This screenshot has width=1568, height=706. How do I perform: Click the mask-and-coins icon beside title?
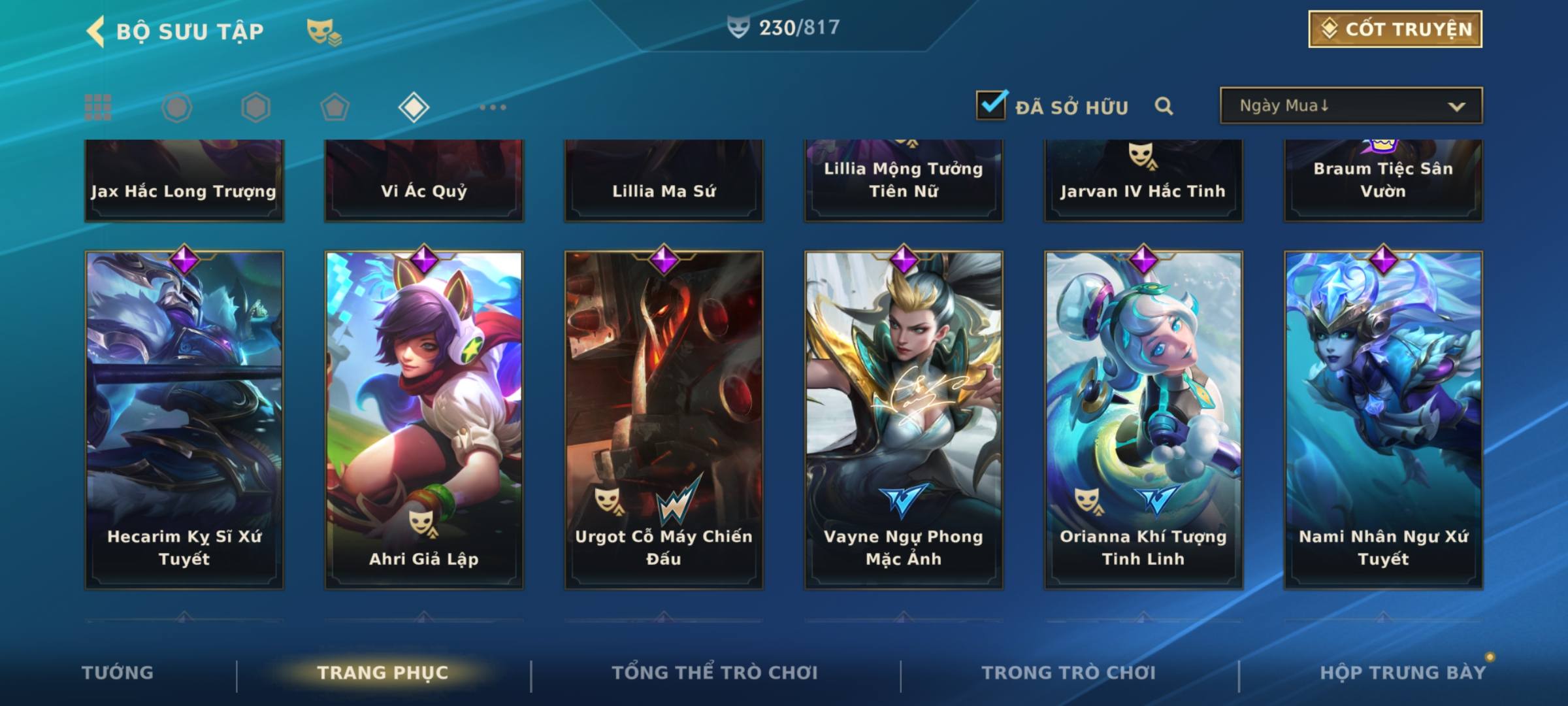tap(323, 31)
